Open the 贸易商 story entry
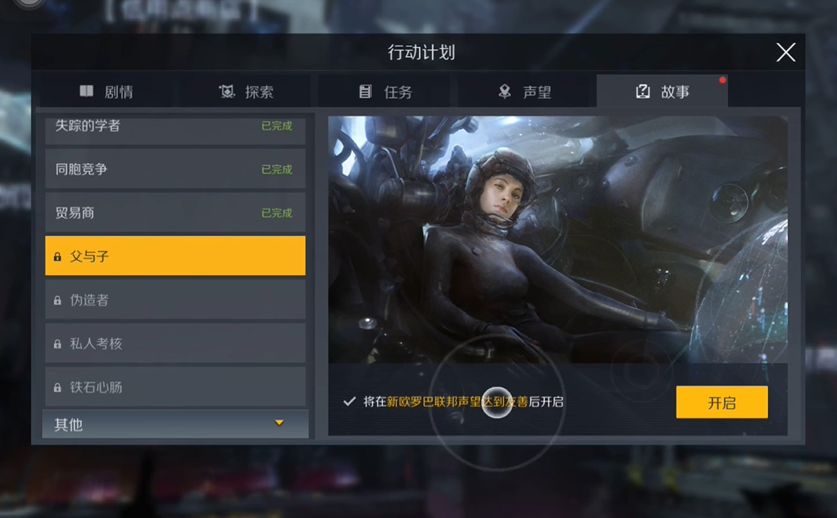The image size is (837, 518). tap(175, 213)
